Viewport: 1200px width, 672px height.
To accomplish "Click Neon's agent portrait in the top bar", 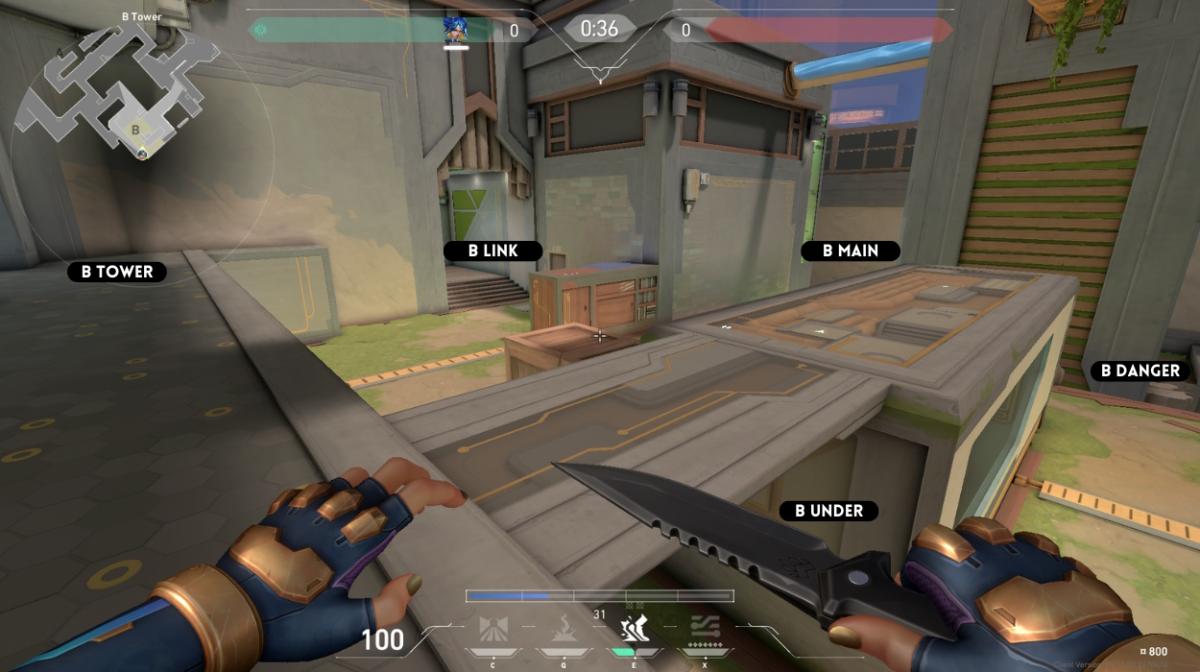I will click(x=457, y=28).
